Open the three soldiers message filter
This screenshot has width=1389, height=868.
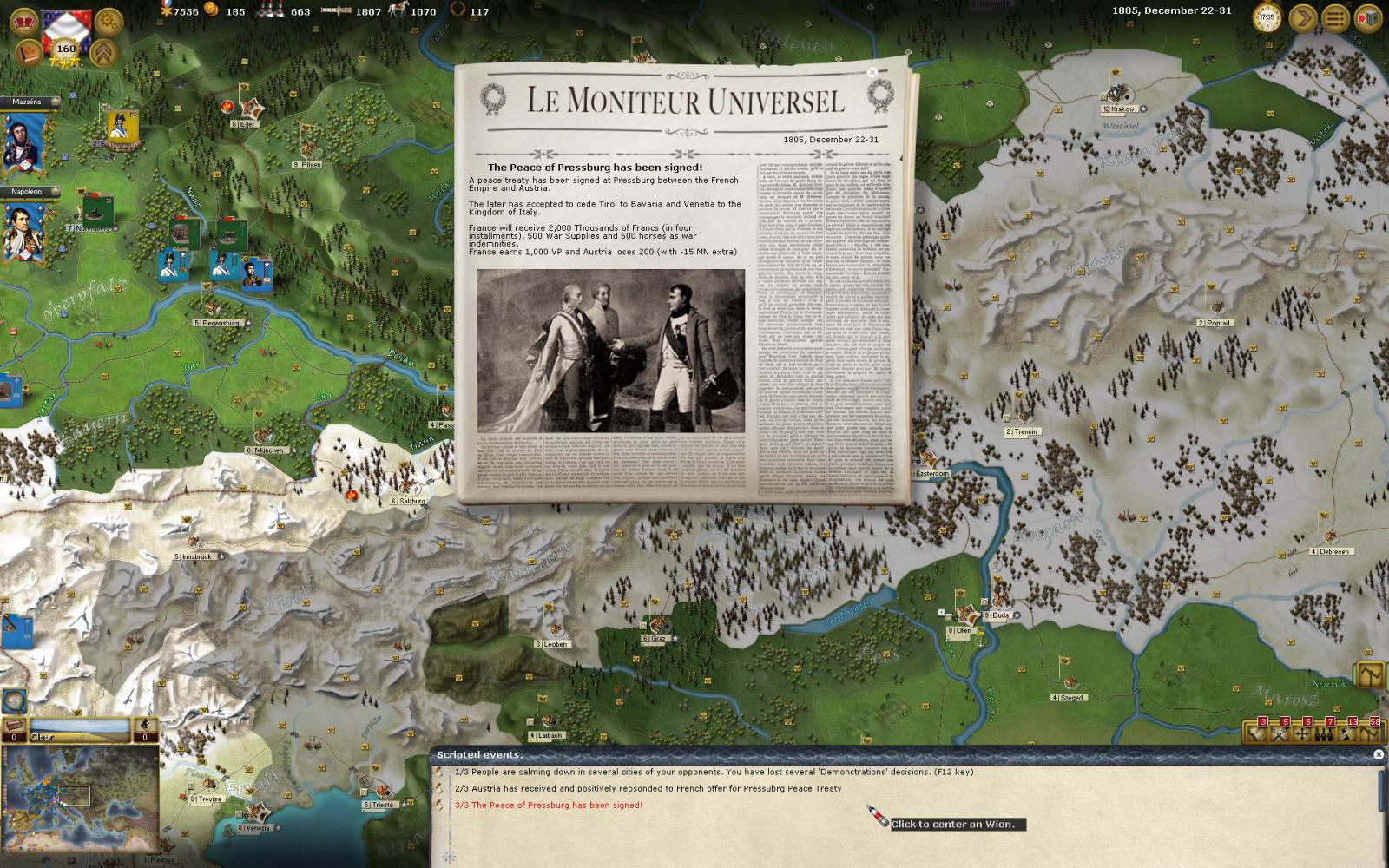click(x=1324, y=734)
